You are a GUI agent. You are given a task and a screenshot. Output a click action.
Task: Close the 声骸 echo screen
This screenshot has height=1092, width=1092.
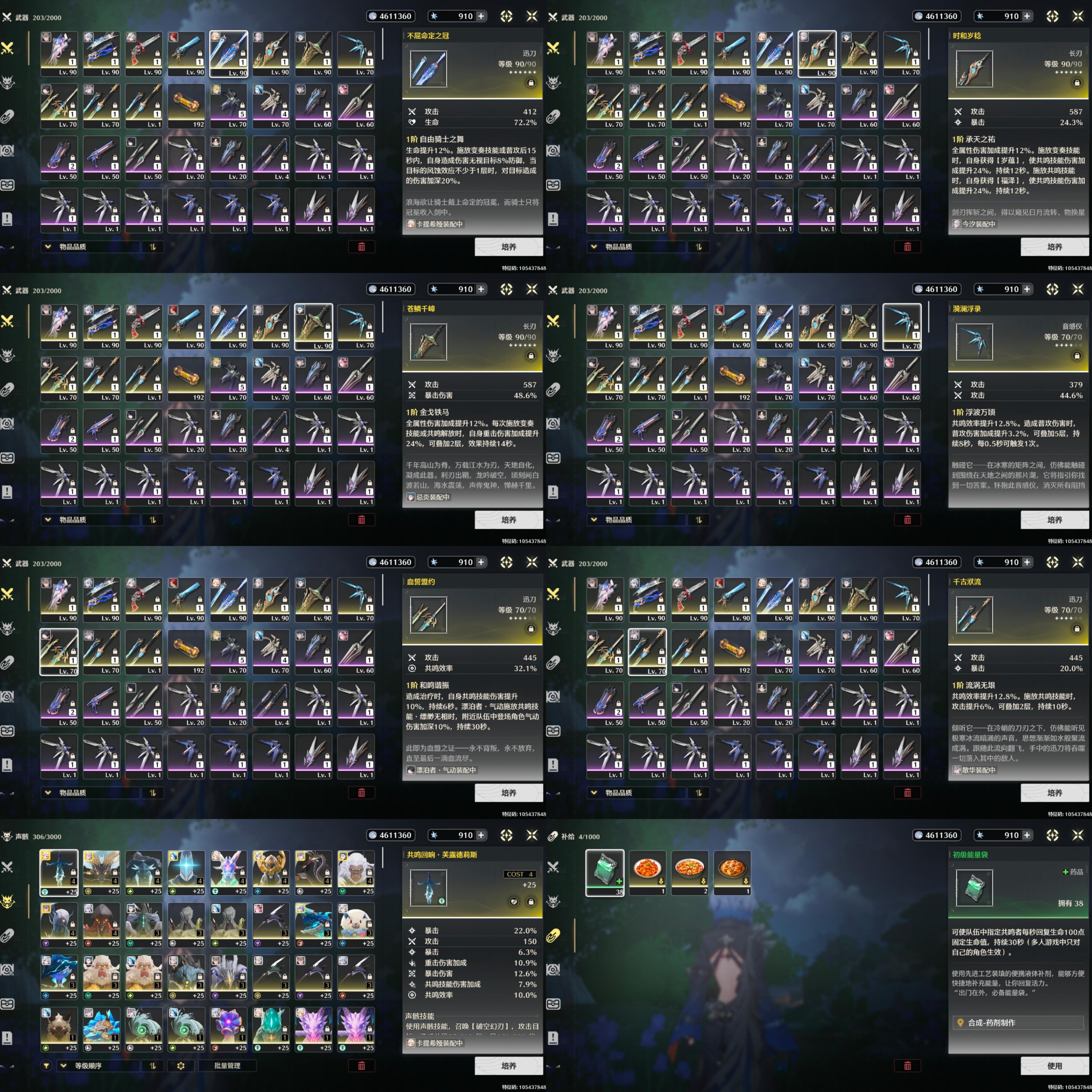coord(531,835)
